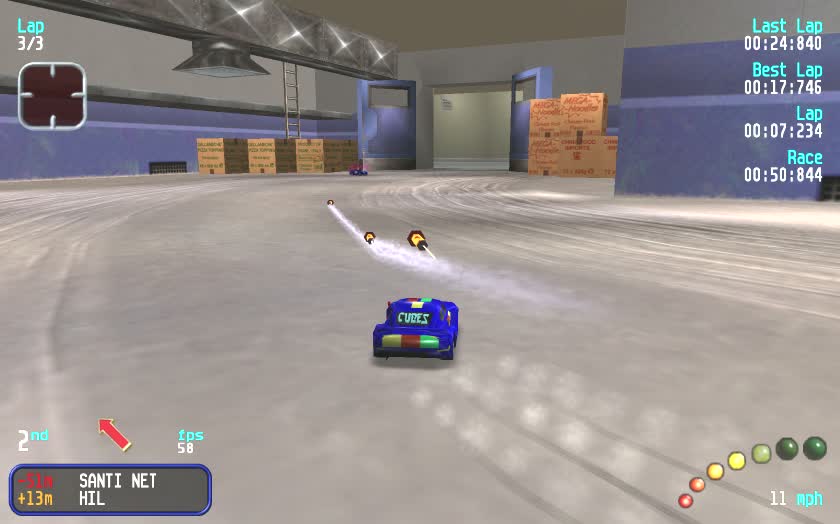This screenshot has width=840, height=524.
Task: Select the red direction arrow indicator
Action: click(115, 433)
